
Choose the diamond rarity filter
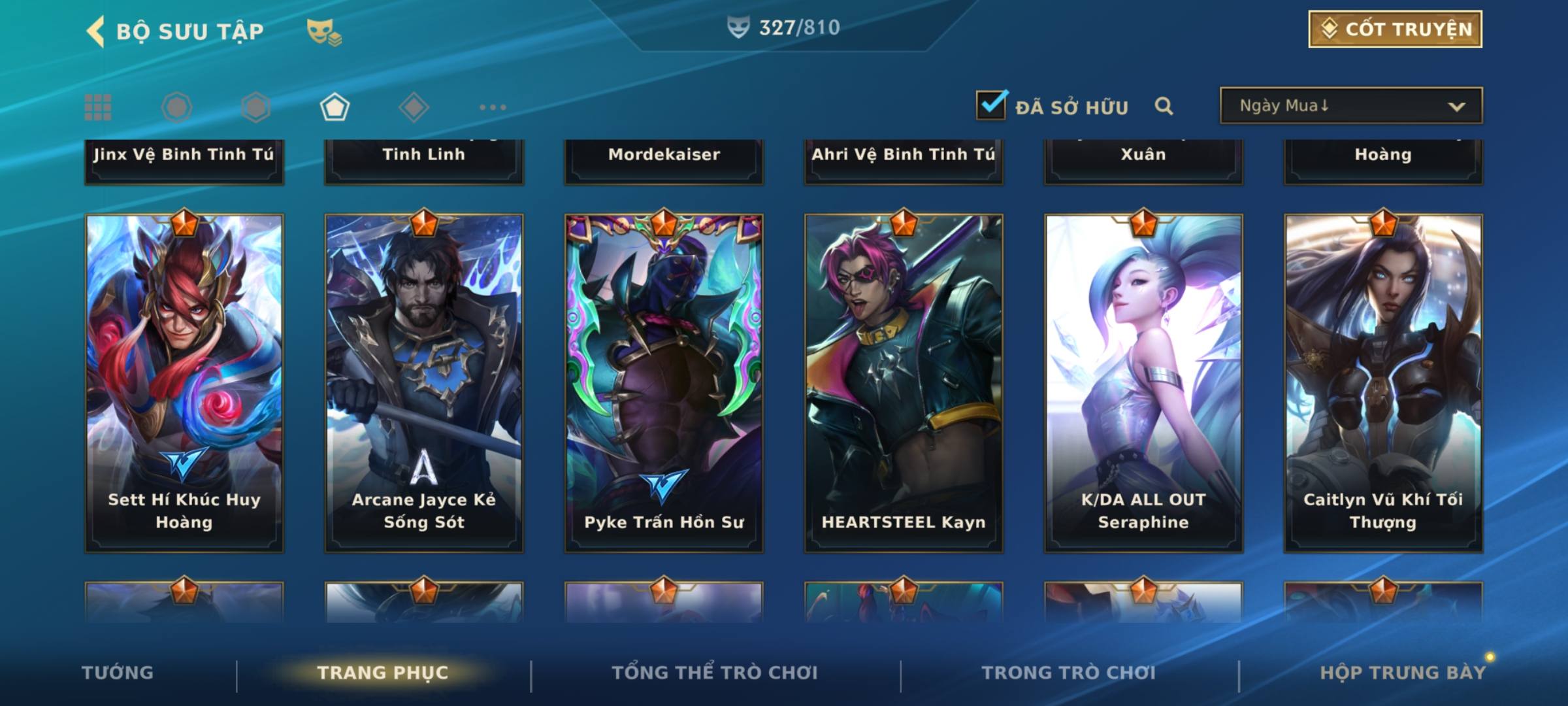[x=414, y=107]
